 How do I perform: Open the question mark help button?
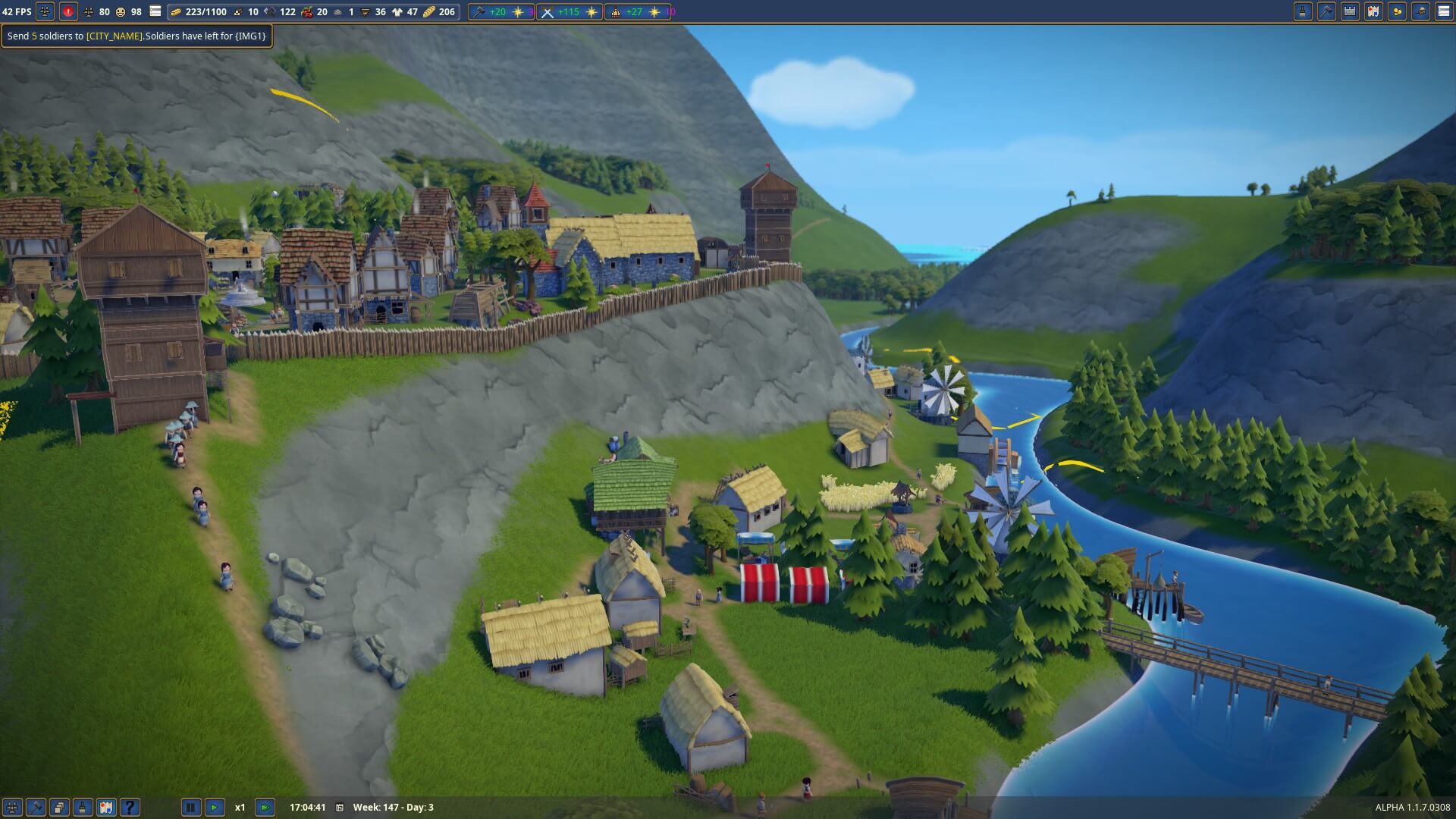(x=130, y=808)
